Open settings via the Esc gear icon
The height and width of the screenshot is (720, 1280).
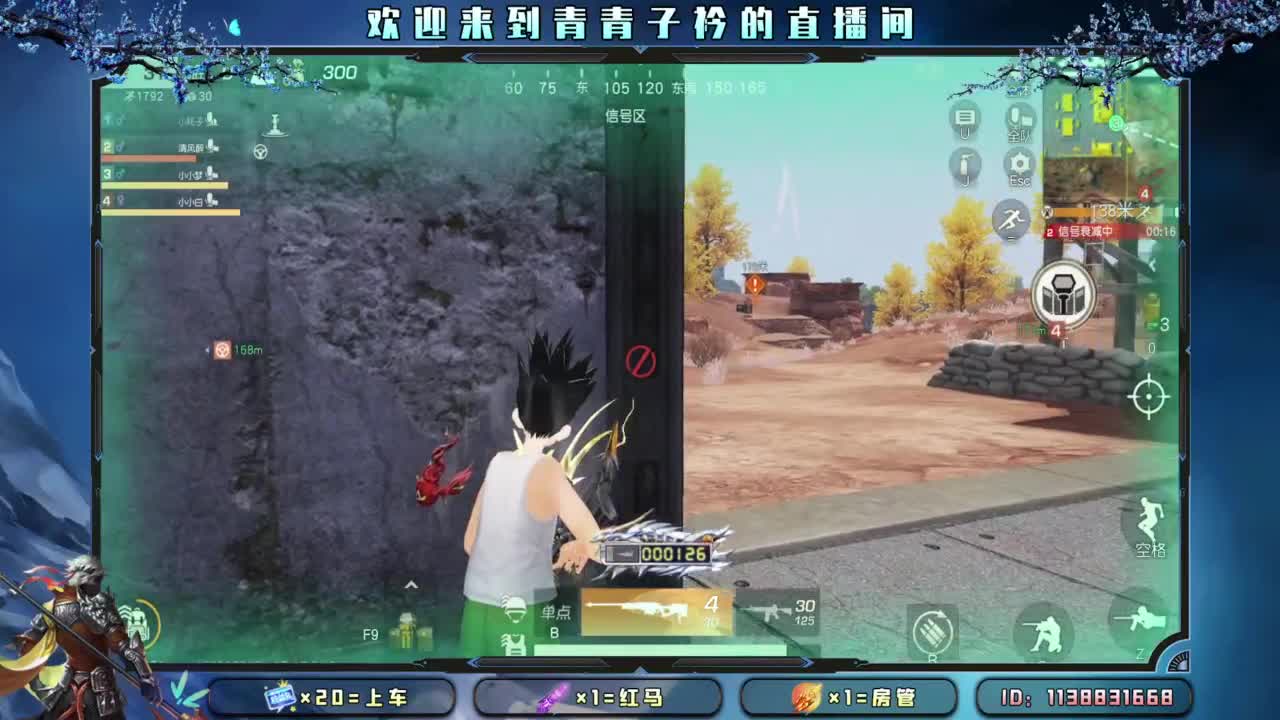(x=1018, y=166)
